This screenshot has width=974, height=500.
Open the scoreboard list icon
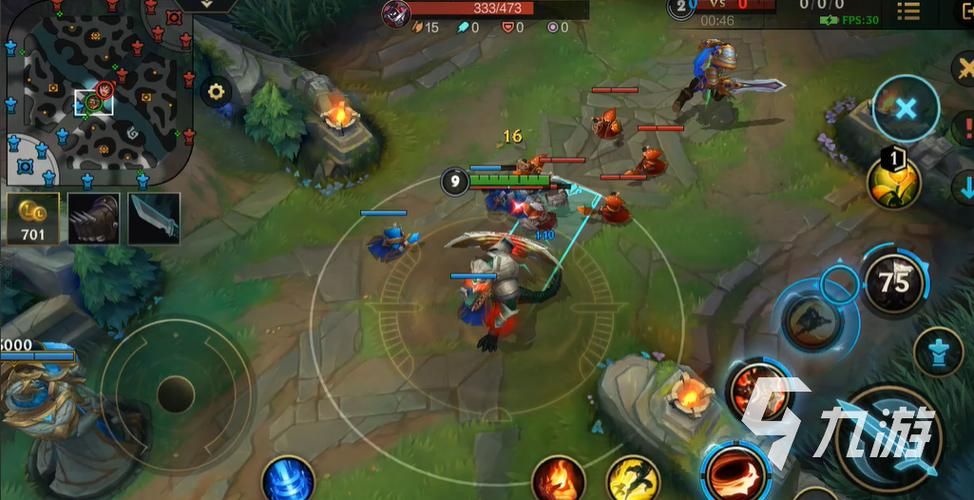tap(908, 11)
